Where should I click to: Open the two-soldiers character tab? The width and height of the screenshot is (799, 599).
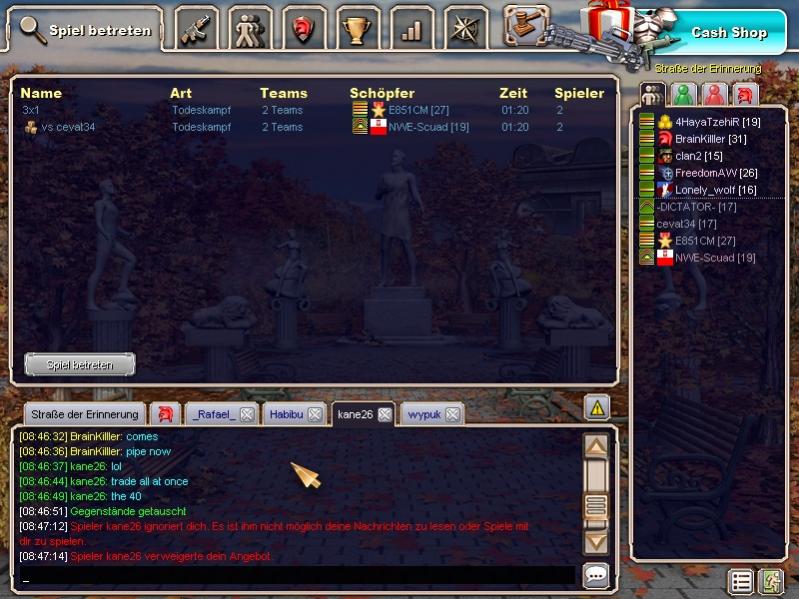(249, 30)
